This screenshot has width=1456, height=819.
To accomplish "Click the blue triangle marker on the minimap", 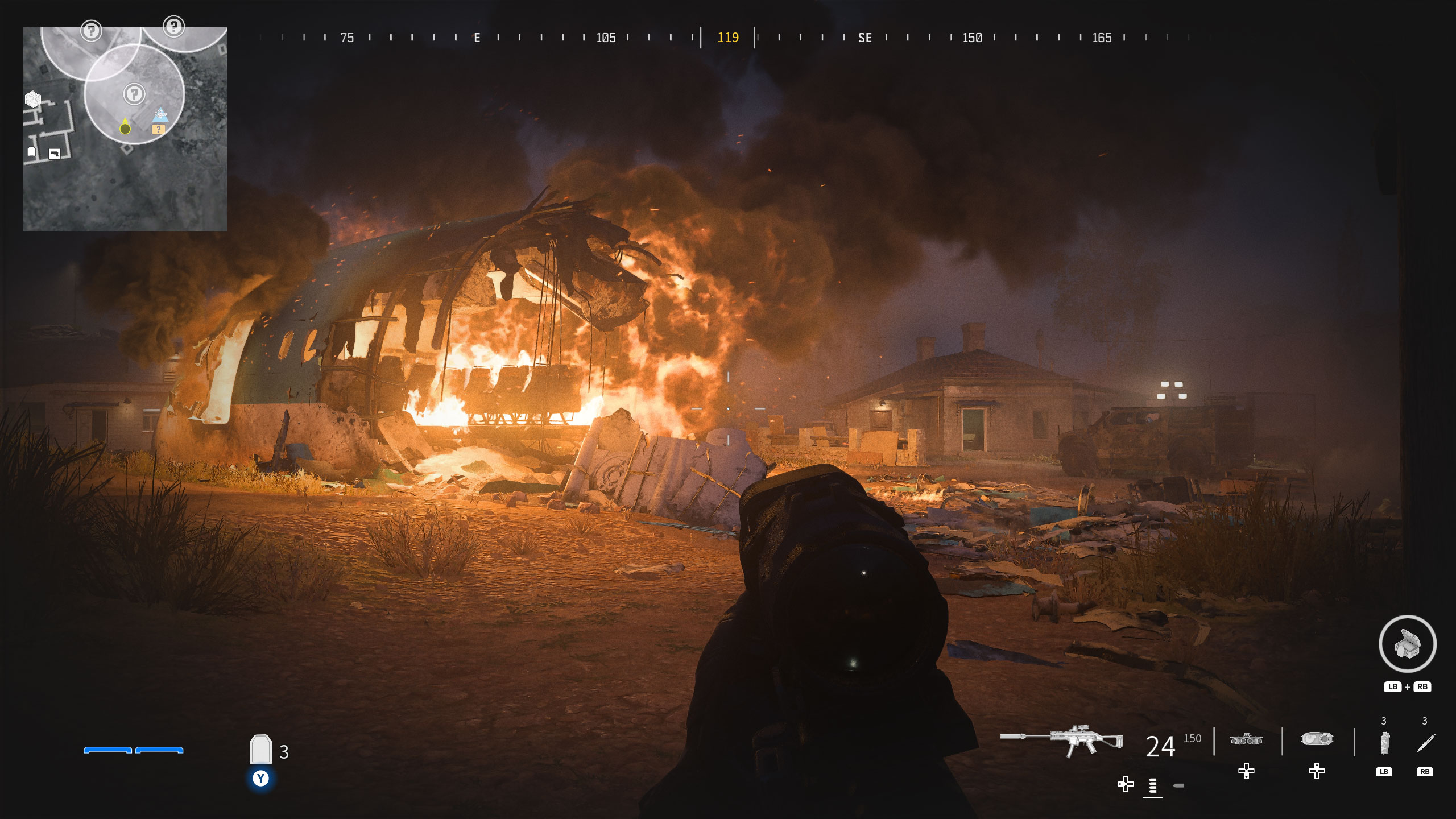I will click(x=161, y=114).
